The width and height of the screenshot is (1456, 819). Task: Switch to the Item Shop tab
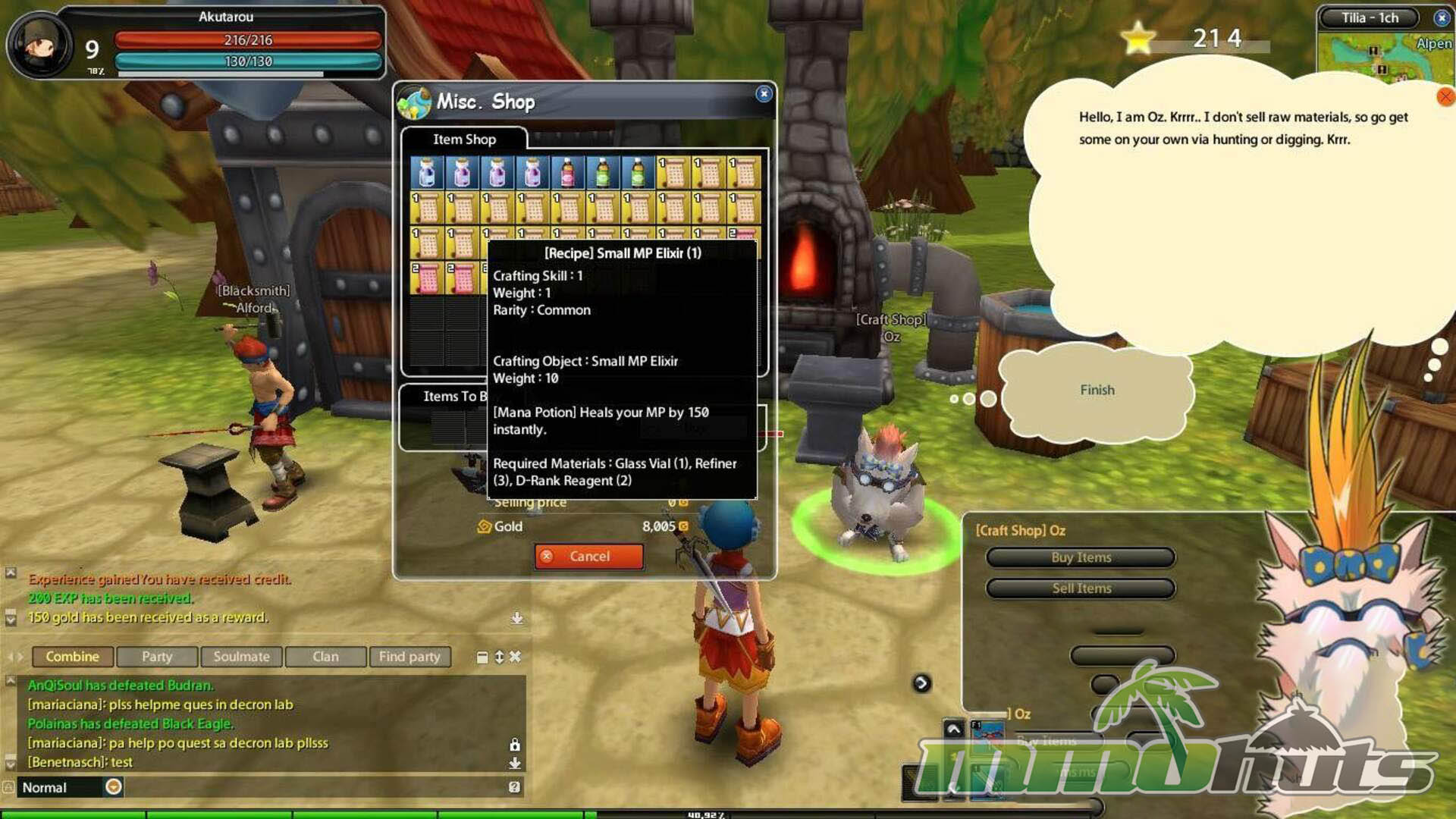click(x=464, y=140)
